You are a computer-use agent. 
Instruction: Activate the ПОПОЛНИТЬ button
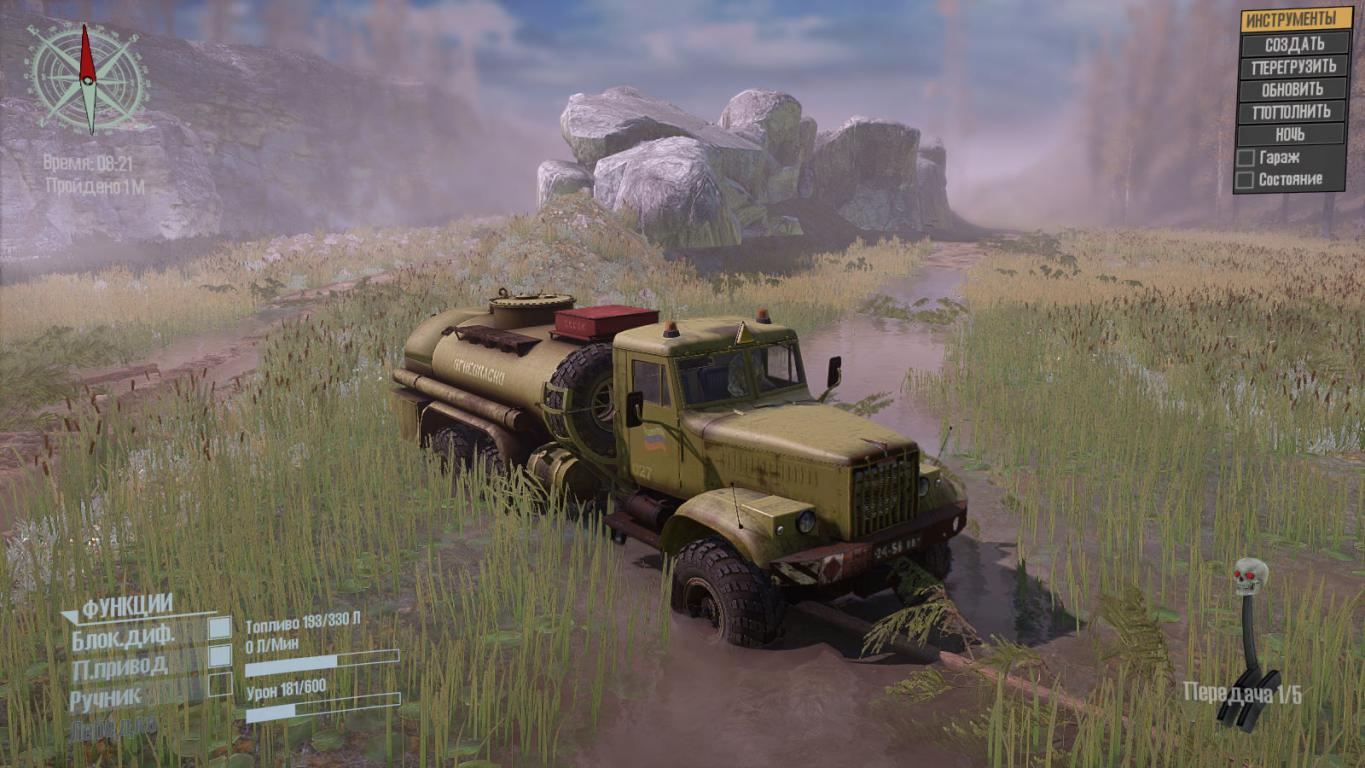pyautogui.click(x=1294, y=112)
